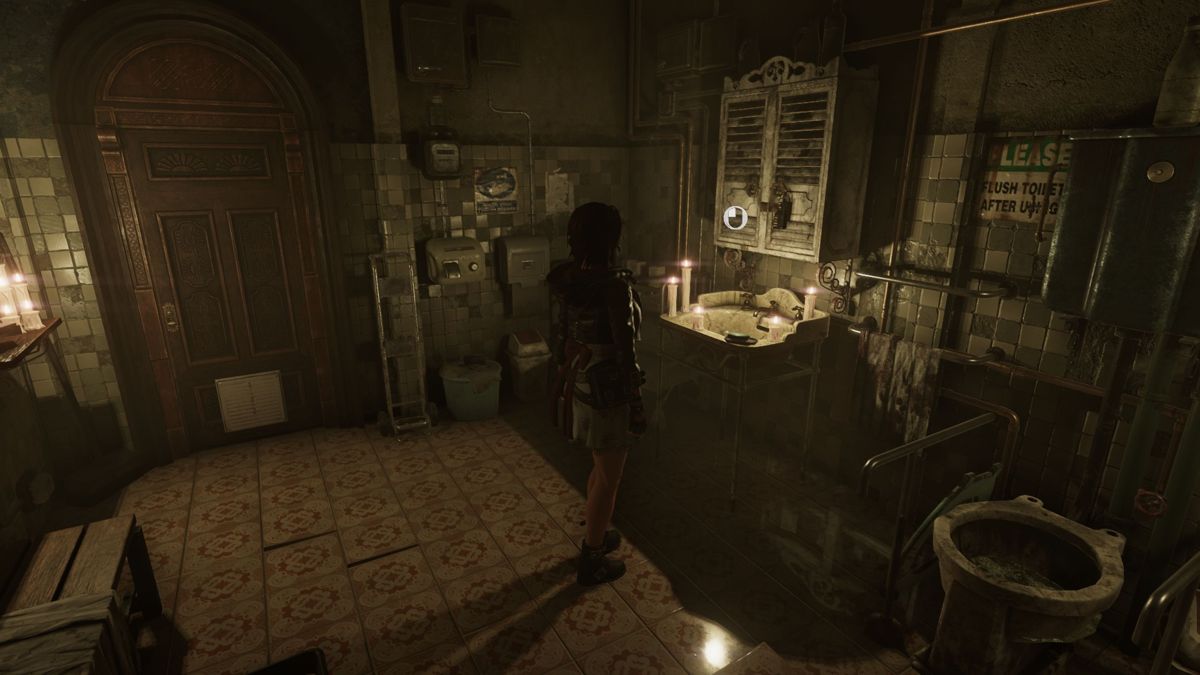Click the interact marker on the cabinet
Image resolution: width=1200 pixels, height=675 pixels.
click(x=735, y=217)
